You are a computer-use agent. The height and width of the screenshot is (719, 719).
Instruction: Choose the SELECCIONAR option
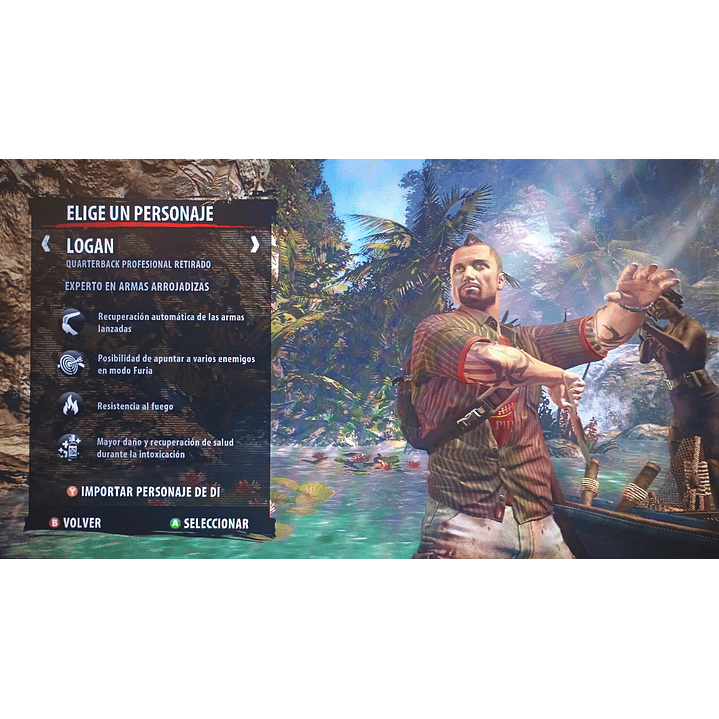pyautogui.click(x=209, y=522)
